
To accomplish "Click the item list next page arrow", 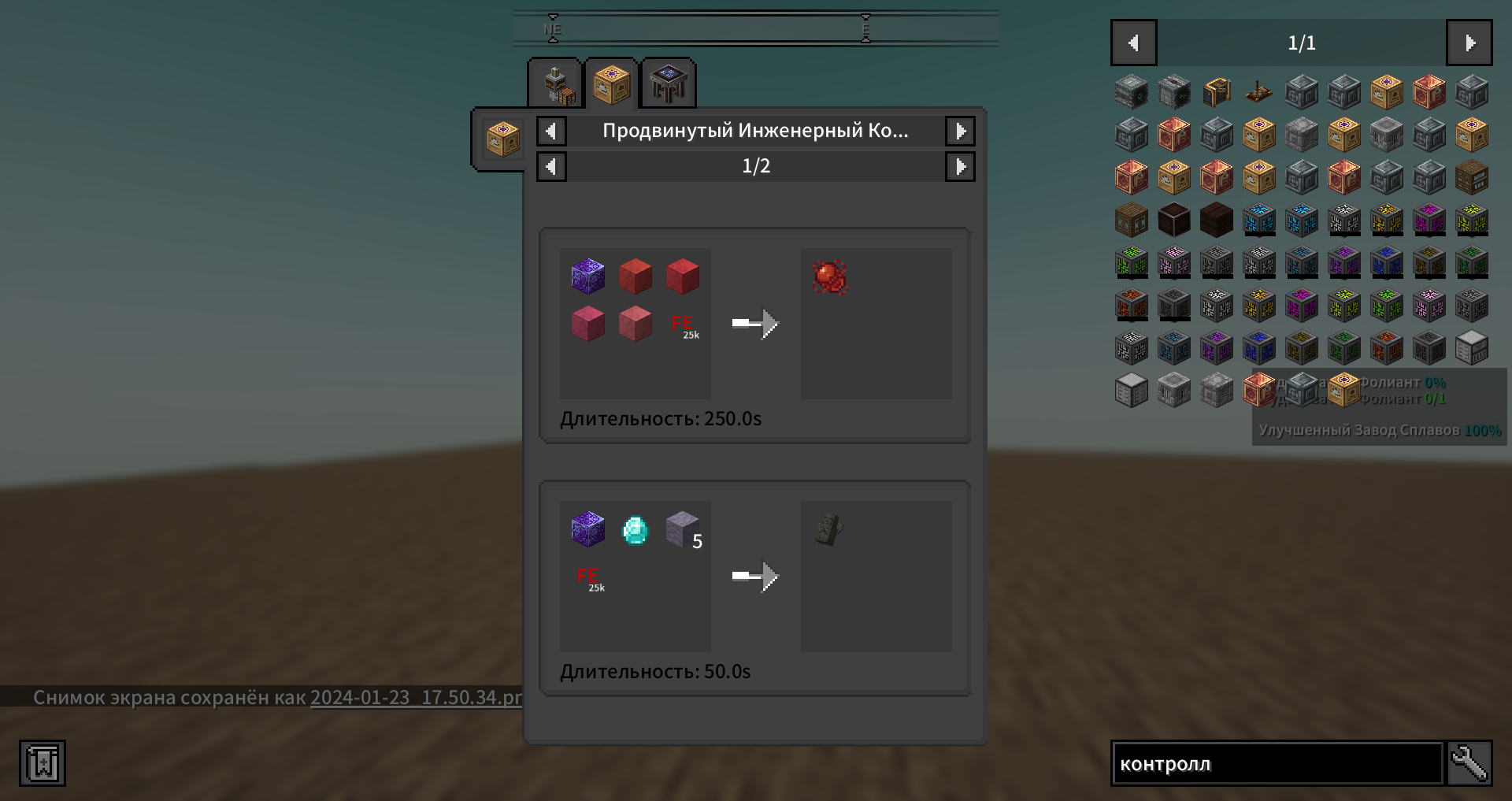I will tap(1469, 43).
